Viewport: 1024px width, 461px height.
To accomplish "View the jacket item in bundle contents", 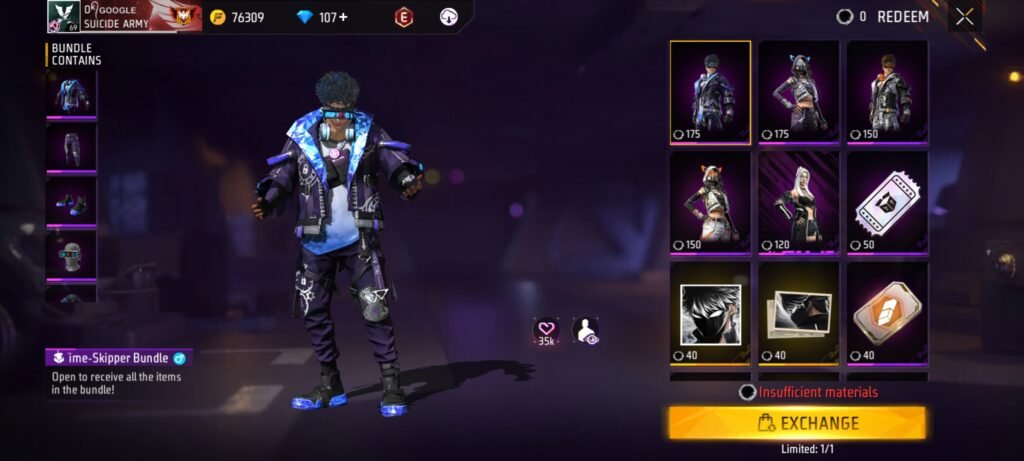I will [71, 95].
